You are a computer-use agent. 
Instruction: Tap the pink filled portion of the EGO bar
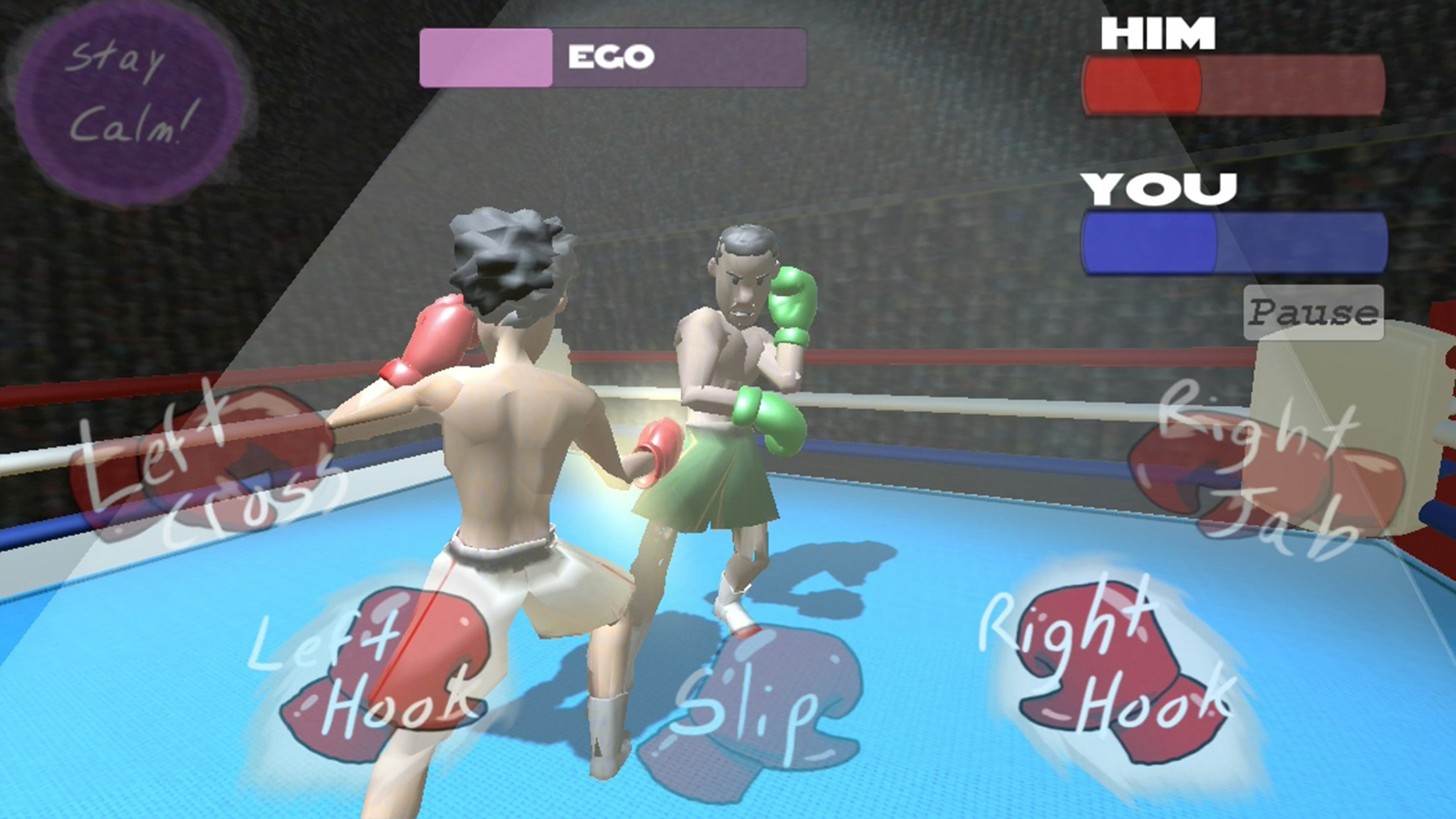point(485,58)
